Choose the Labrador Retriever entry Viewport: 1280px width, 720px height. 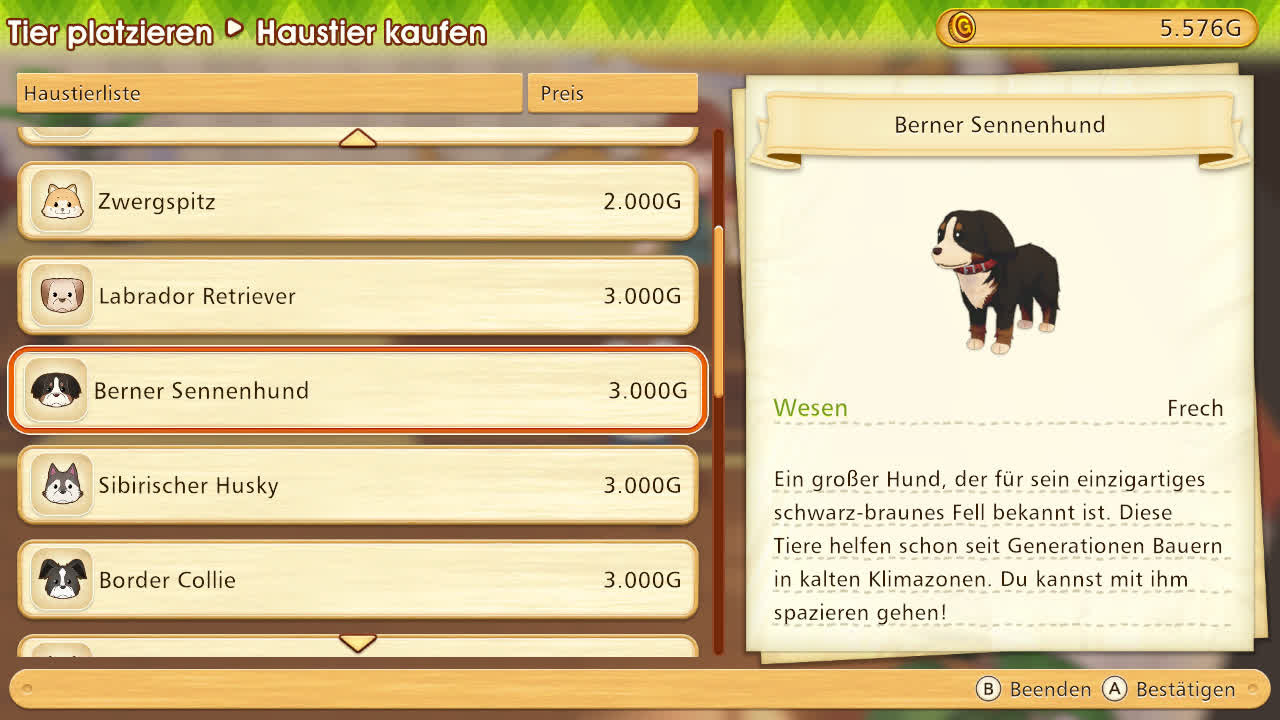click(357, 296)
